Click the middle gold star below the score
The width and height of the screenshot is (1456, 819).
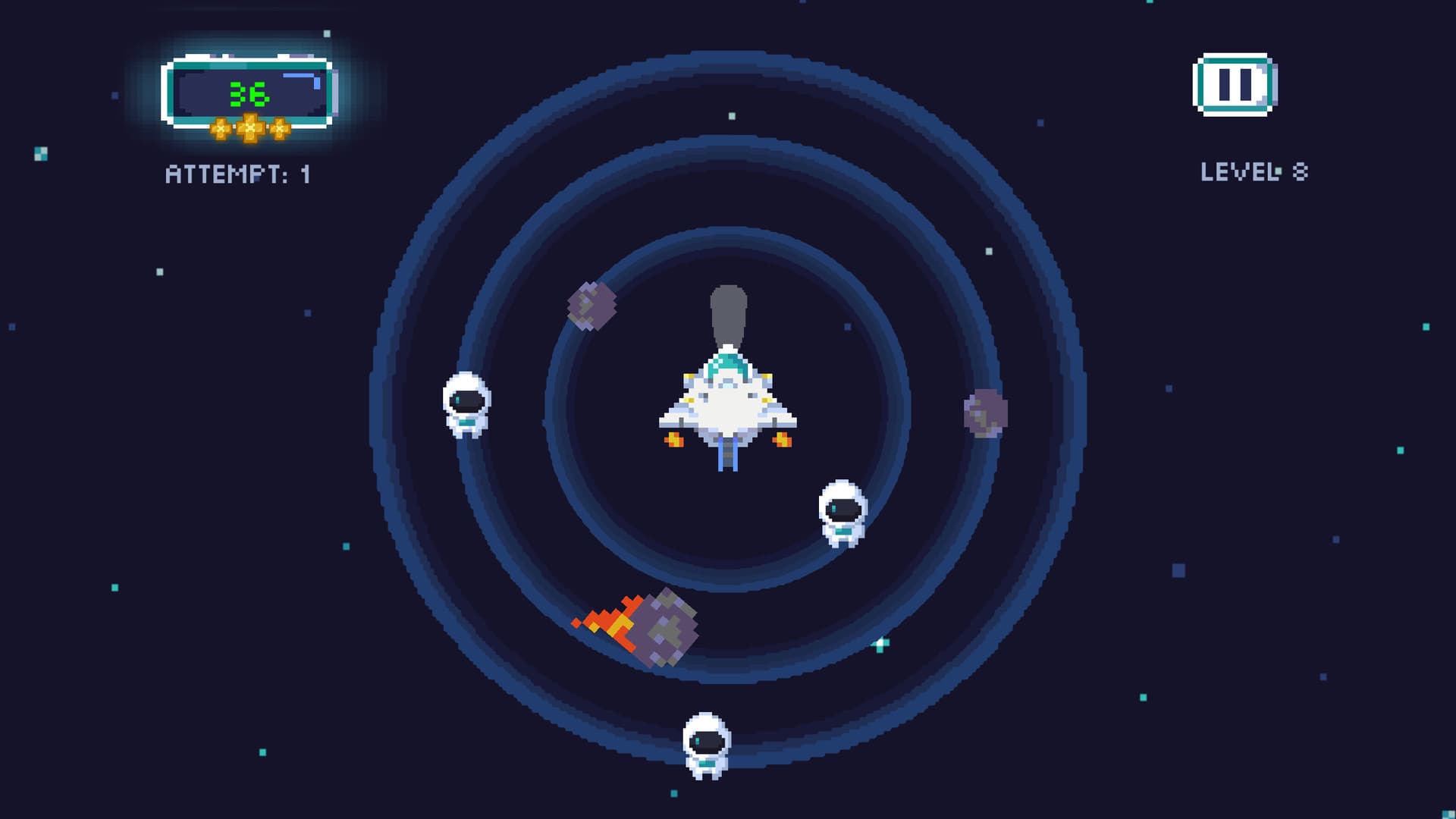click(x=250, y=127)
